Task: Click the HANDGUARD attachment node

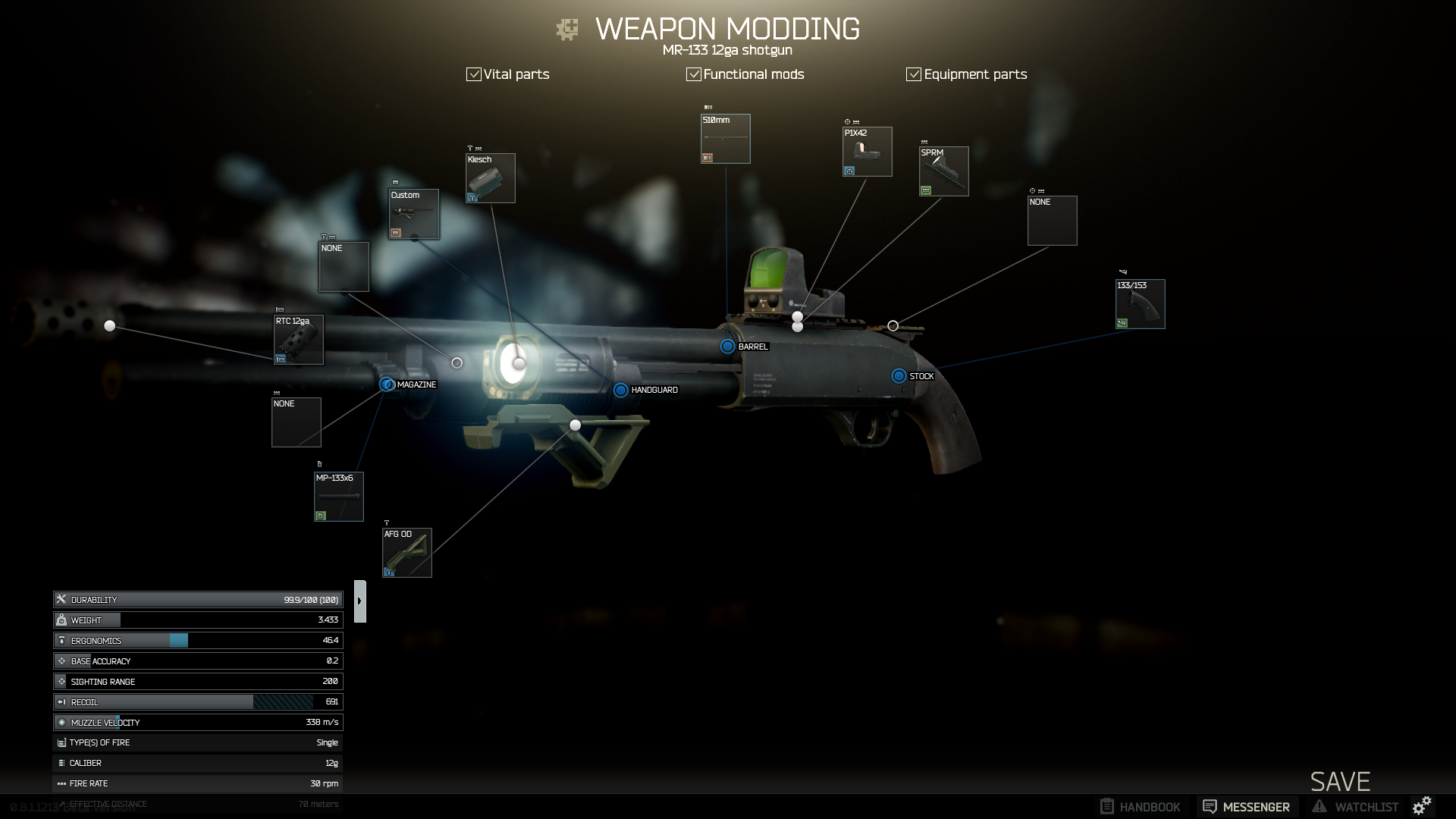Action: click(620, 390)
